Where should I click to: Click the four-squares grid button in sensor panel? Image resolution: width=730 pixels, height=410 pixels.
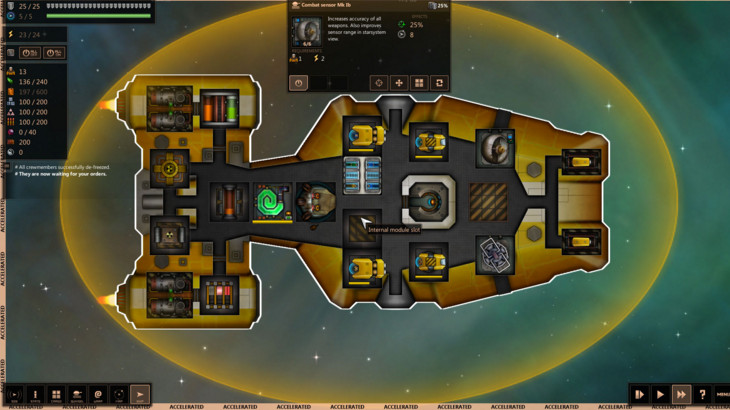click(419, 83)
